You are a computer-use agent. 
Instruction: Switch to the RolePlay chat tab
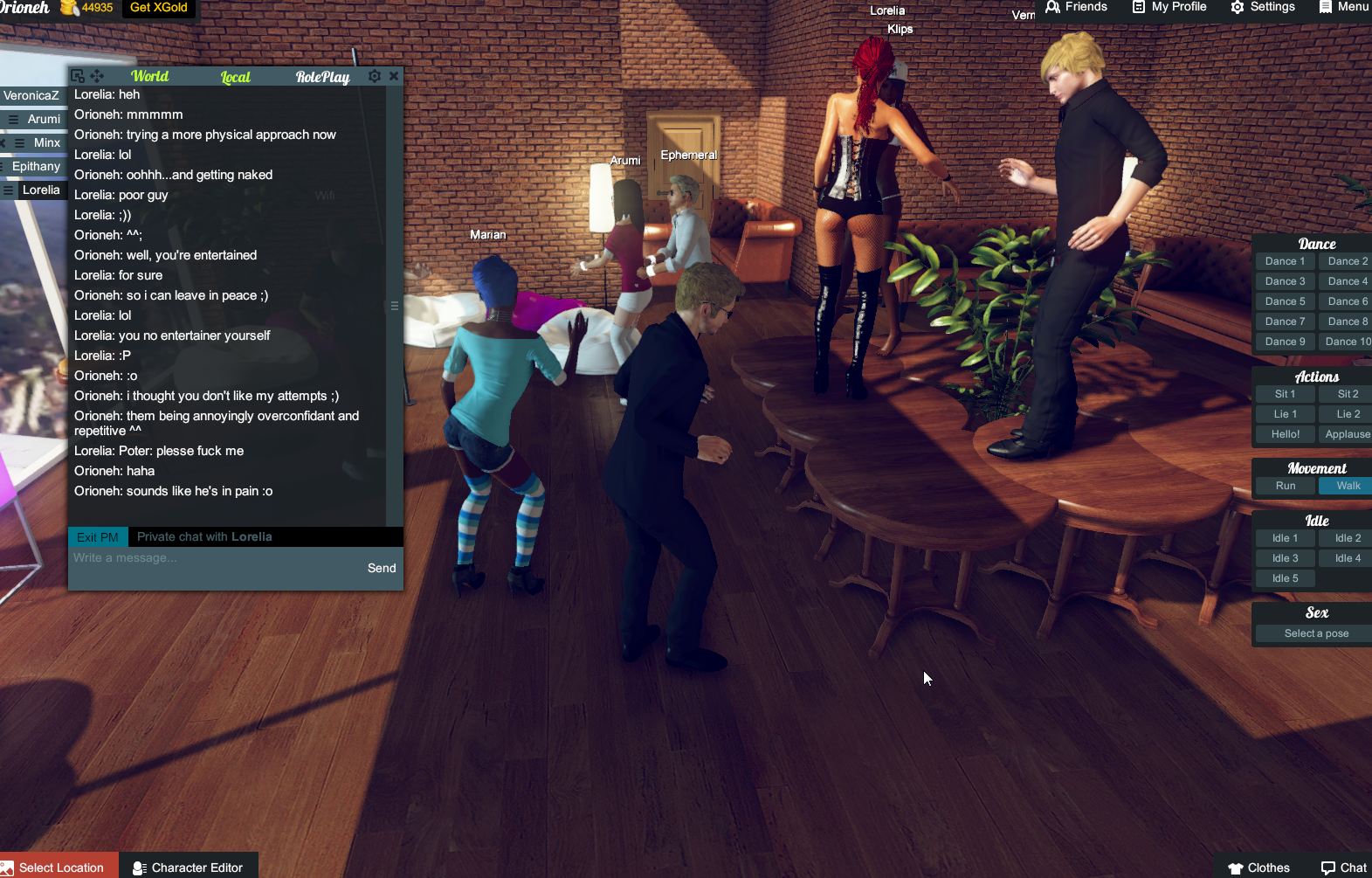click(x=322, y=77)
